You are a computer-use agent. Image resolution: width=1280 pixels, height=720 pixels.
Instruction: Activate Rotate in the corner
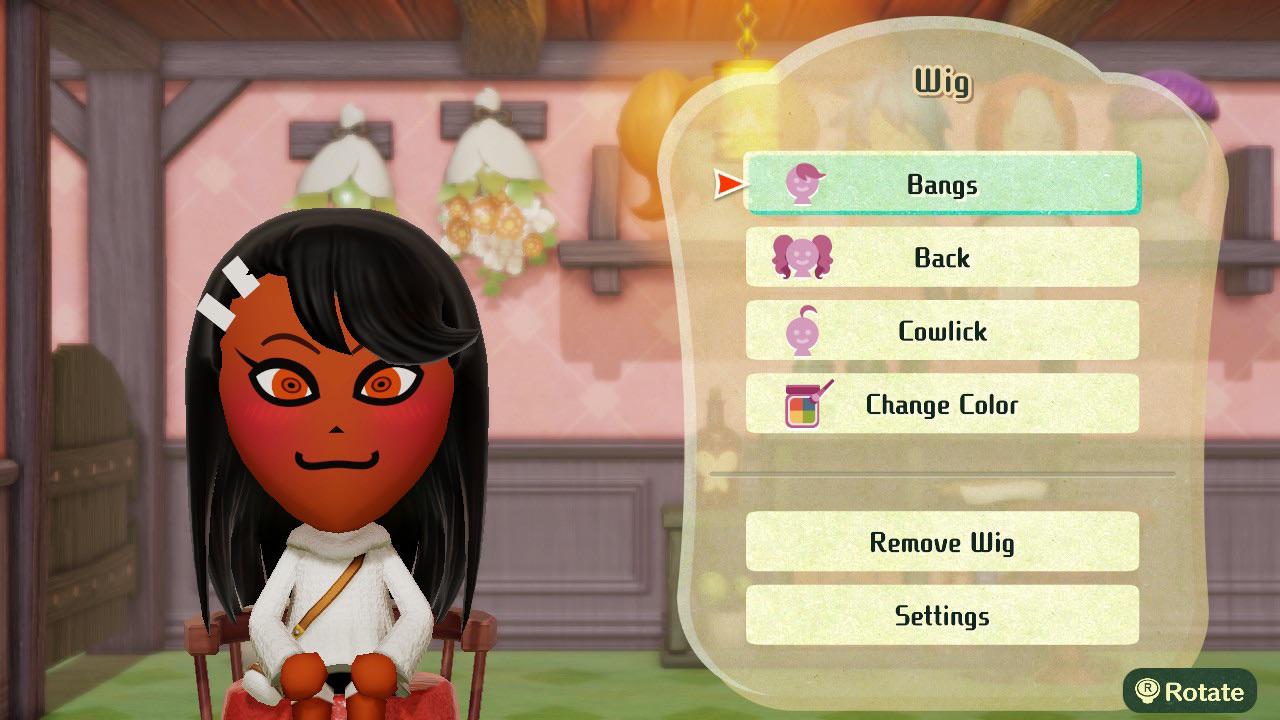[x=1189, y=692]
